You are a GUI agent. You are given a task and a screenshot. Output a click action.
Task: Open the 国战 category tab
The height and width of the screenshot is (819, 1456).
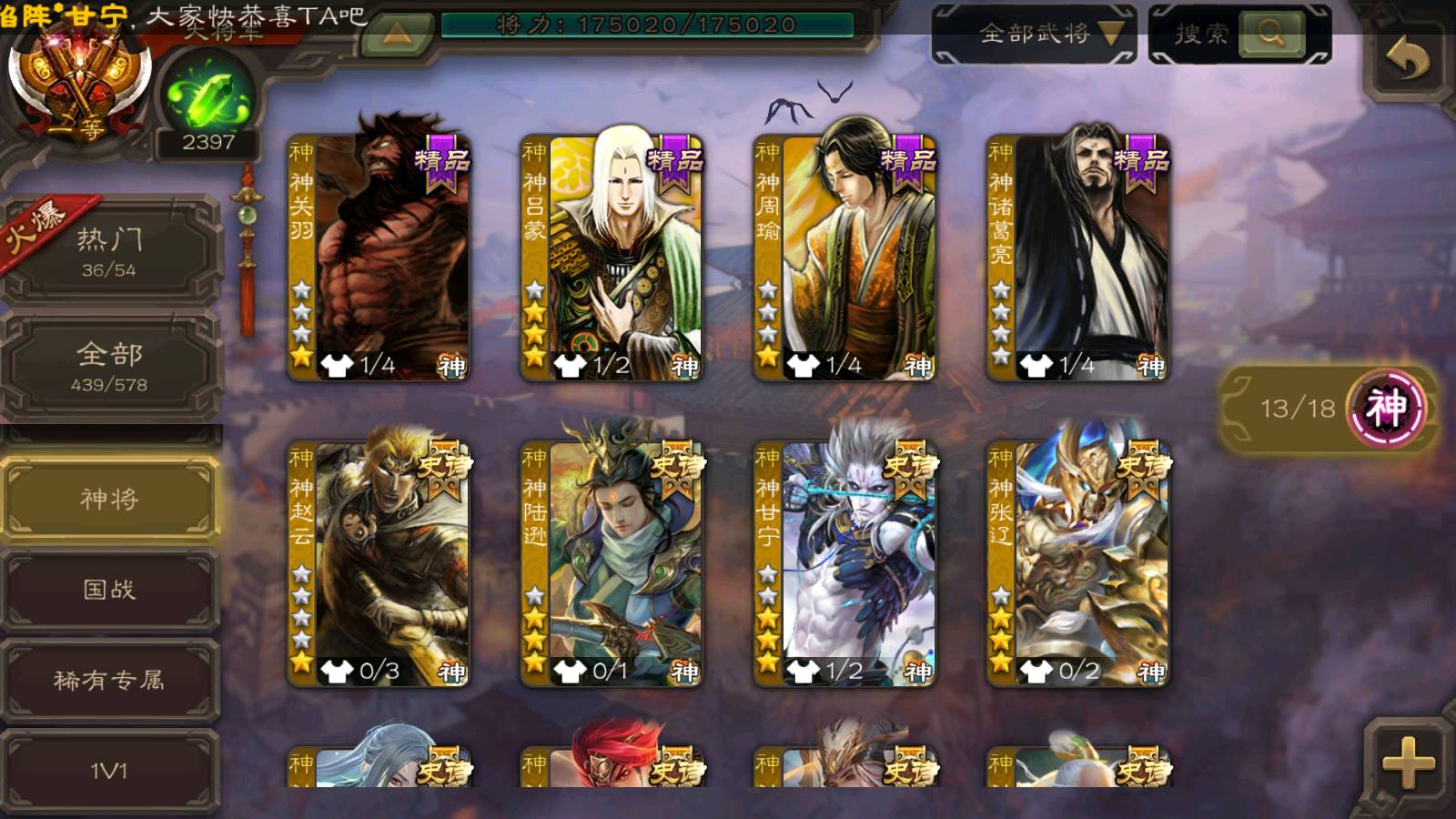click(x=109, y=590)
